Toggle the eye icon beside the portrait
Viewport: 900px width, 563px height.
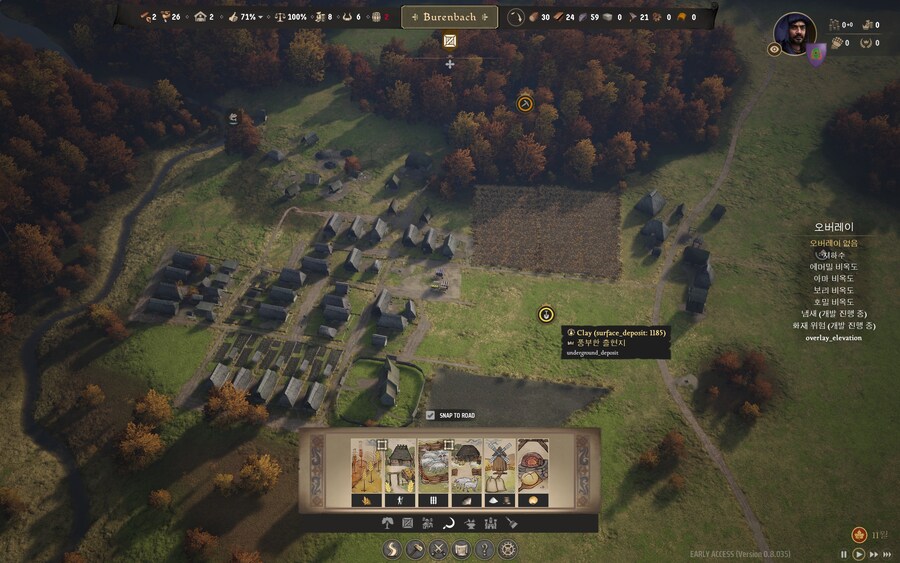click(774, 49)
